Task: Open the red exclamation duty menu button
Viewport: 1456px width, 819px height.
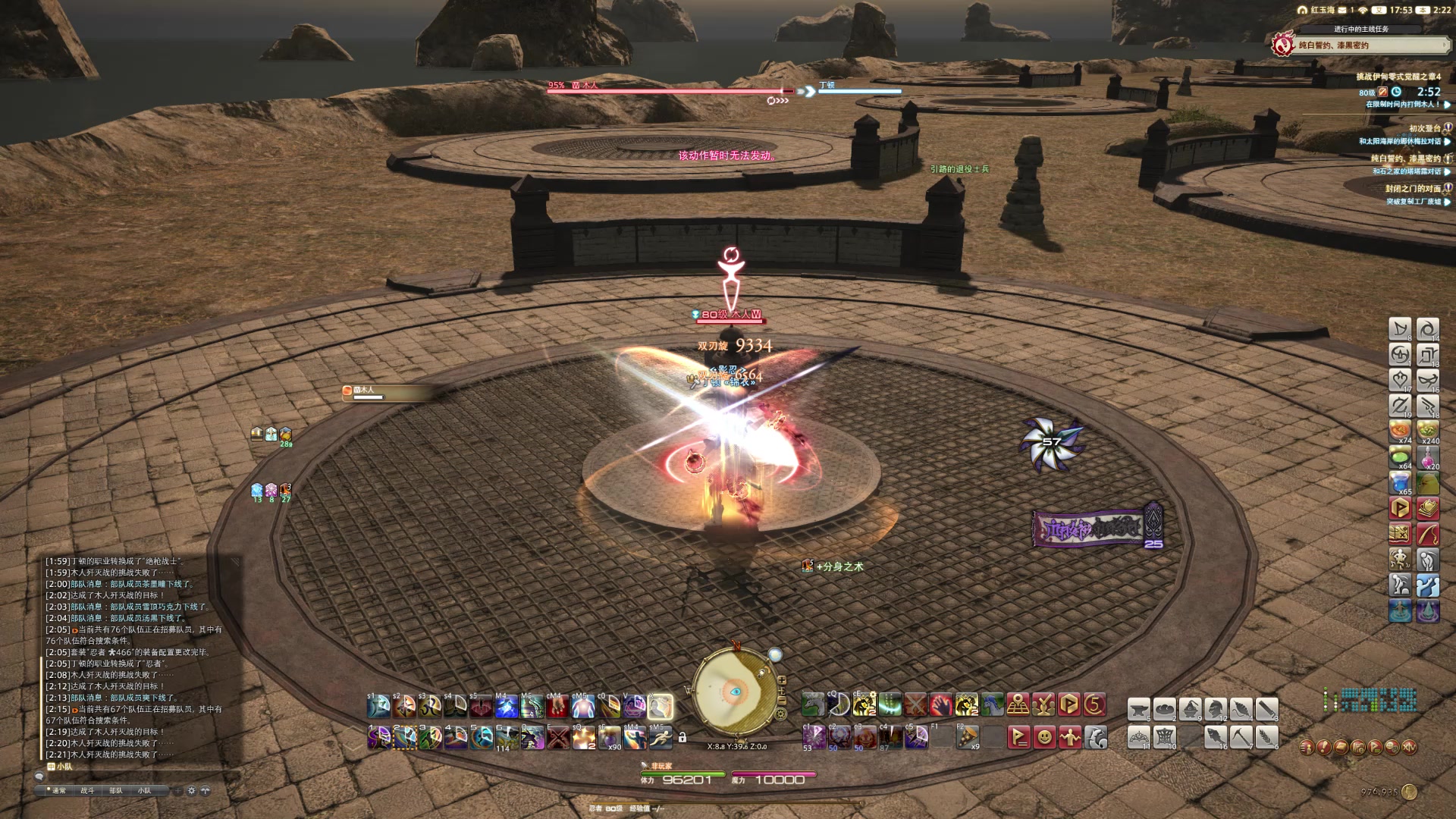Action: pos(1323,747)
